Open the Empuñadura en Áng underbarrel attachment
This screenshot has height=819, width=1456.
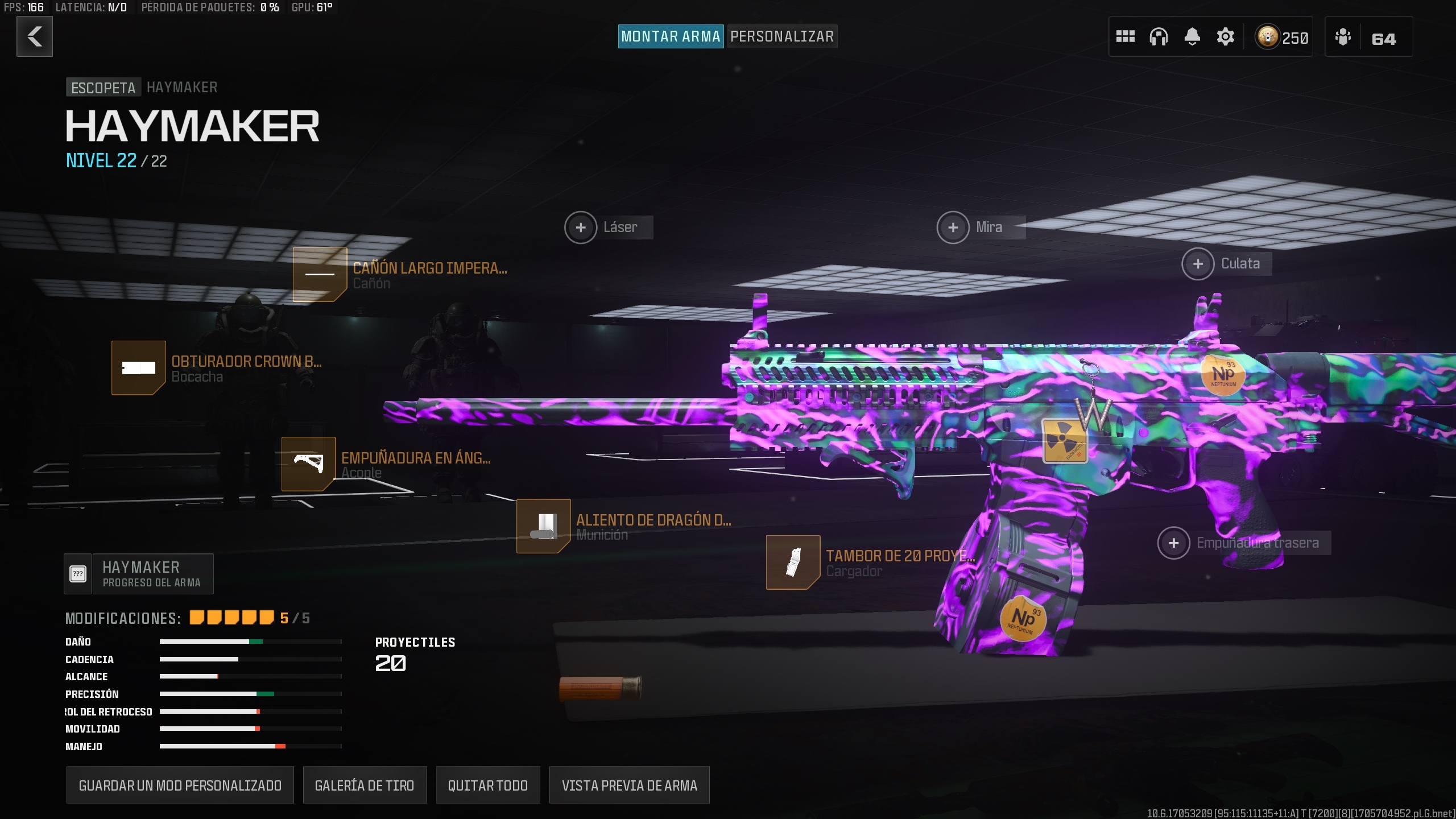pos(309,464)
